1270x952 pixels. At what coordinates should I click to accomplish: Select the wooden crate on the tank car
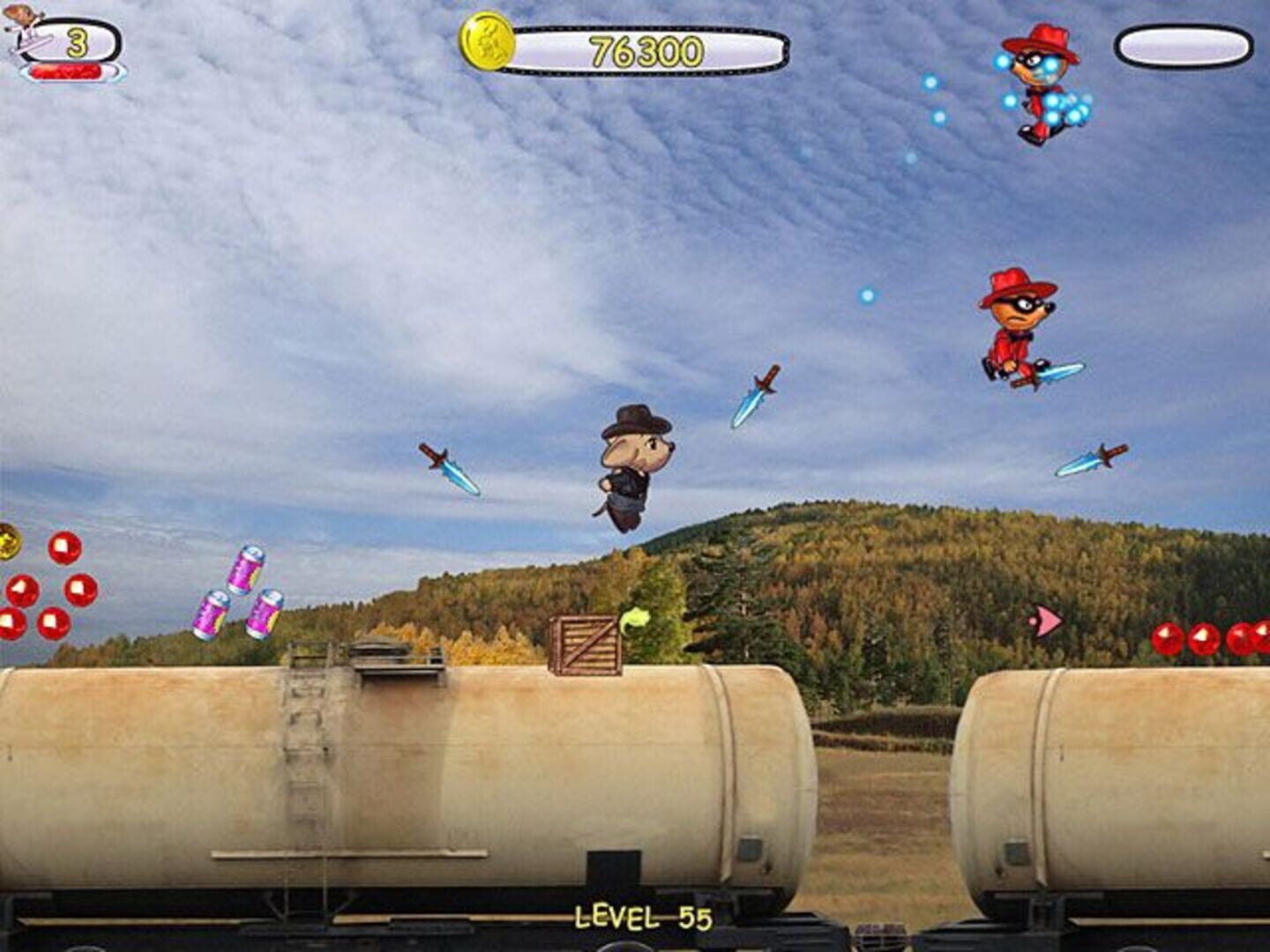click(586, 648)
